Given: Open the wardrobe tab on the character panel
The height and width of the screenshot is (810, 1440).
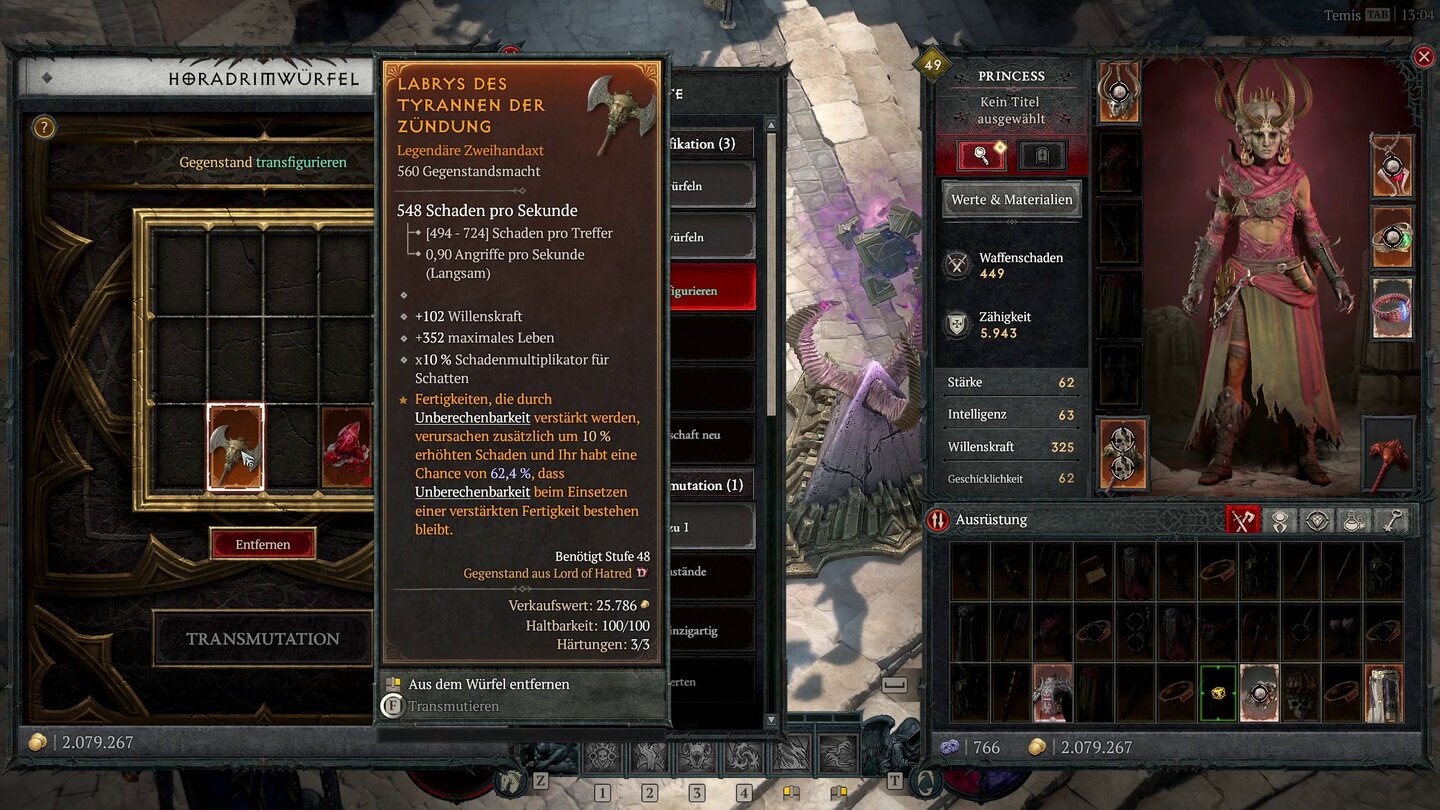Looking at the screenshot, I should click(1042, 156).
